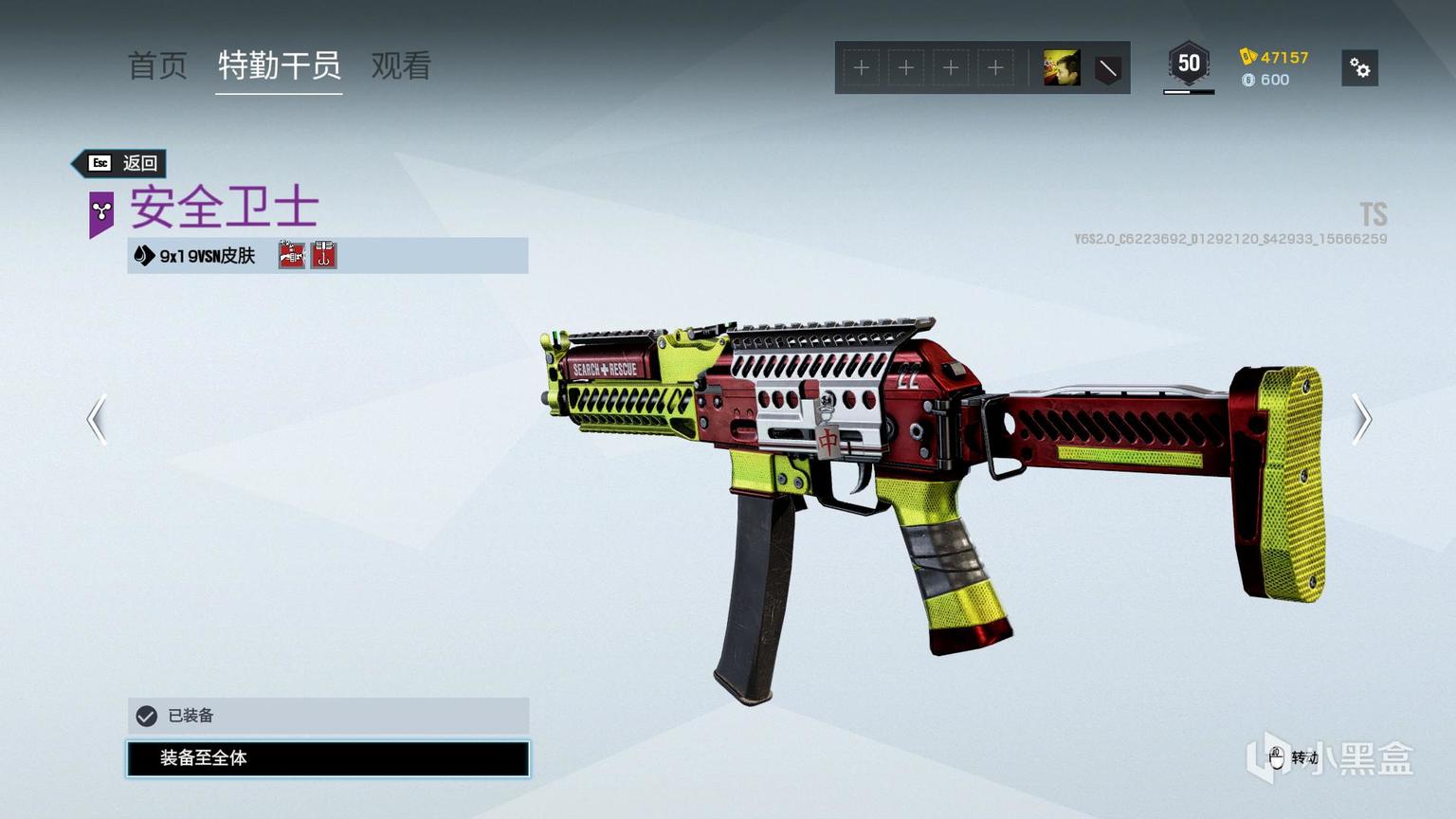Open the R6 credits balance 600

coord(1266,80)
